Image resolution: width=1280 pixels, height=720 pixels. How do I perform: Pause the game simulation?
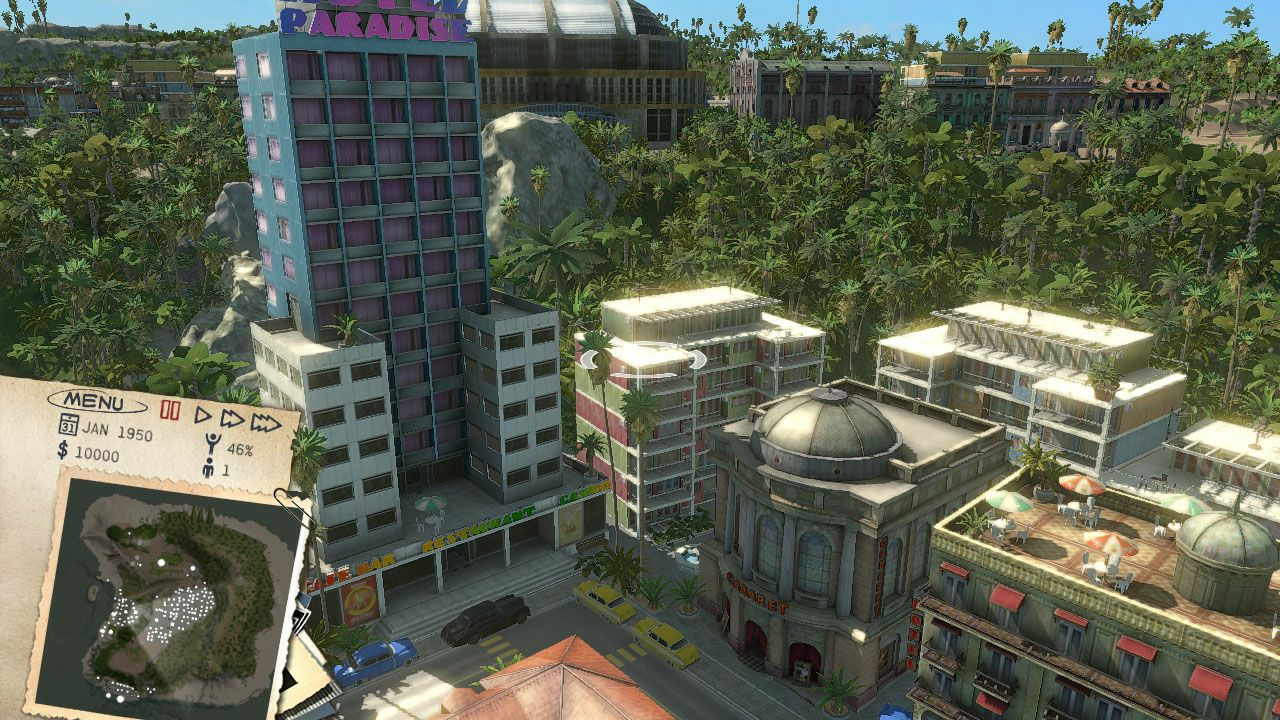coord(170,410)
